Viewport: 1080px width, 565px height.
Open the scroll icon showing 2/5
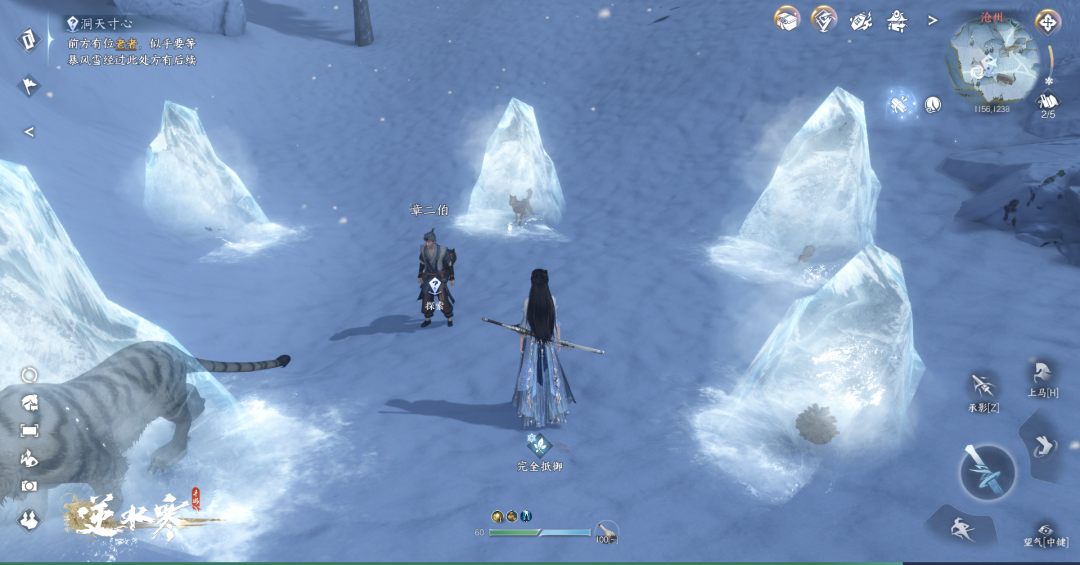click(x=1048, y=102)
